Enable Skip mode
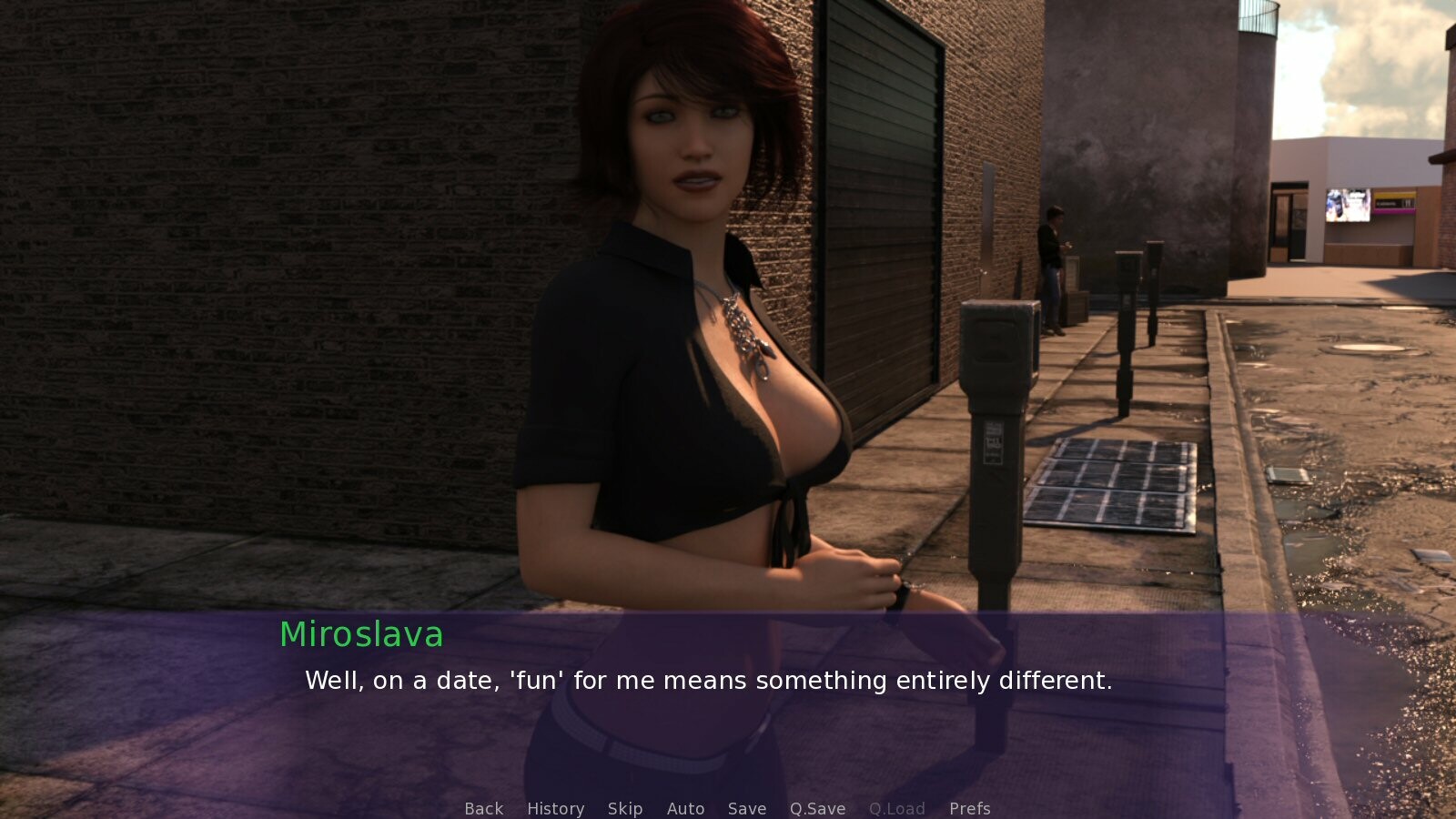Image resolution: width=1456 pixels, height=819 pixels. 625,808
